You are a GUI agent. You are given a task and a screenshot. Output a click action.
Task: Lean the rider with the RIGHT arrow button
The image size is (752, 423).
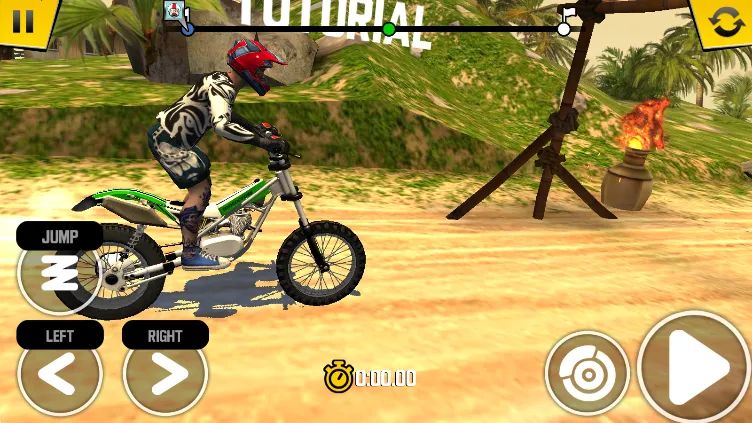pyautogui.click(x=166, y=376)
